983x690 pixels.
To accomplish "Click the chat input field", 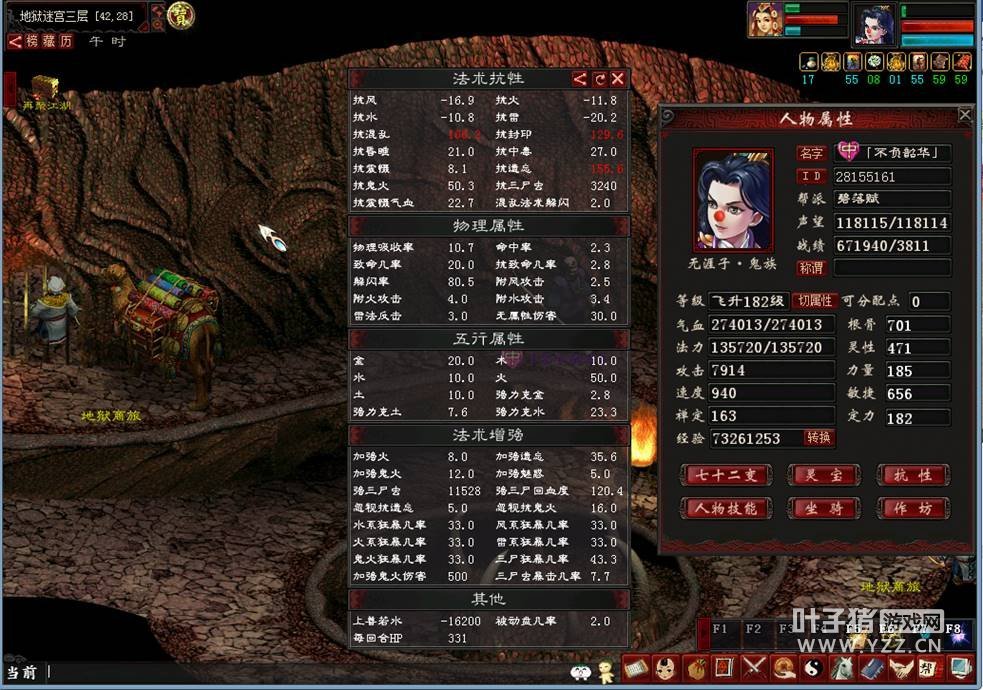I will [300, 672].
